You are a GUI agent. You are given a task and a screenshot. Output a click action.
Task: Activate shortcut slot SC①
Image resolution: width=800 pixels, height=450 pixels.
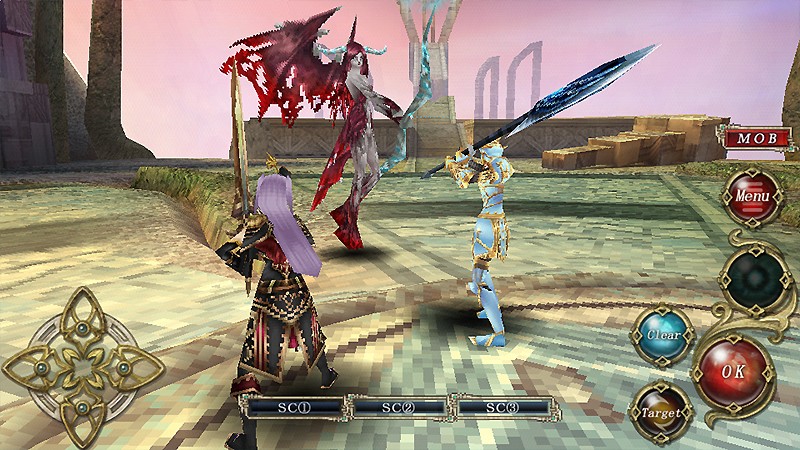click(293, 407)
